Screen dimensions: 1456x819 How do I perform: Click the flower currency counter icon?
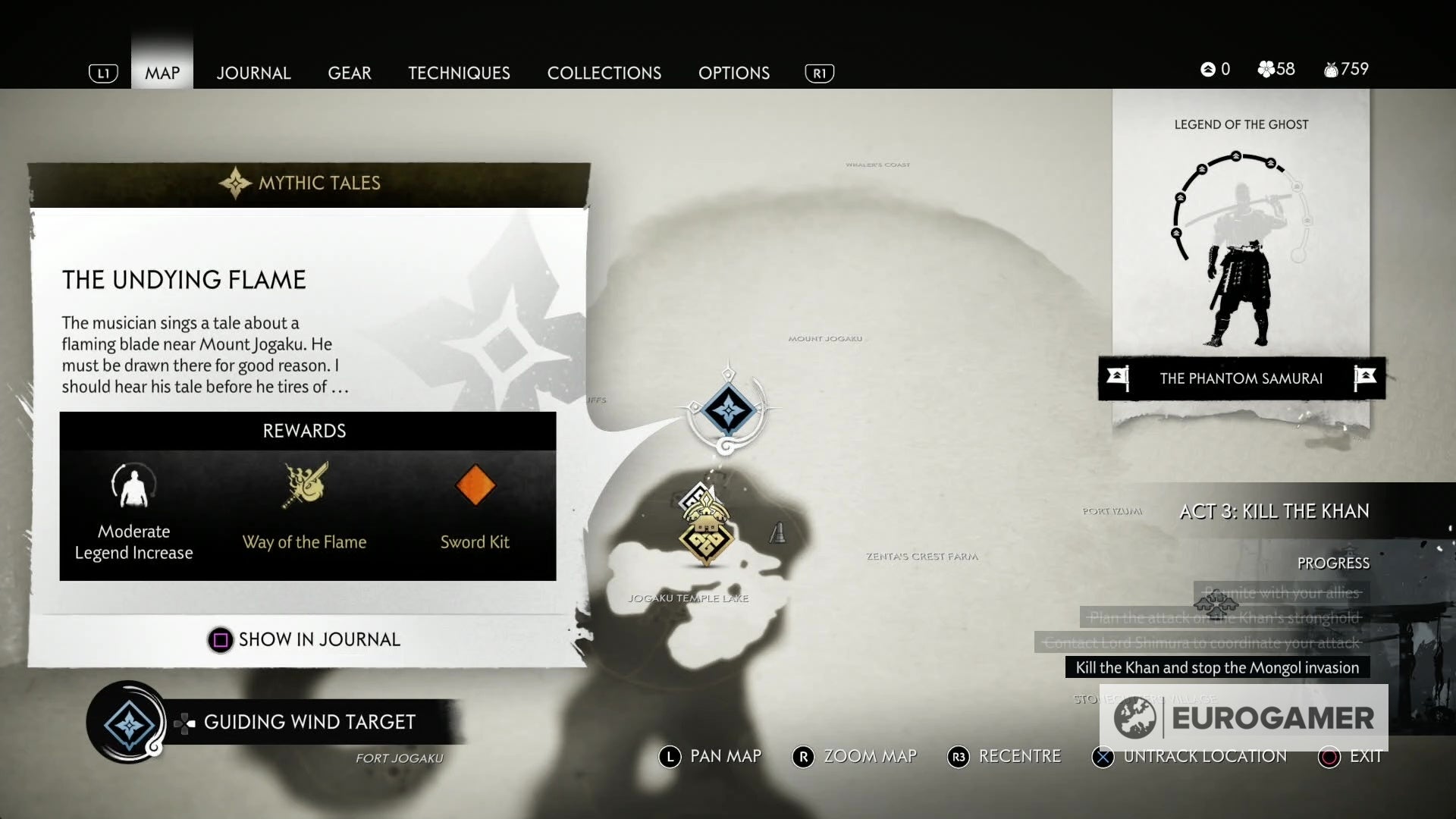pos(1266,69)
